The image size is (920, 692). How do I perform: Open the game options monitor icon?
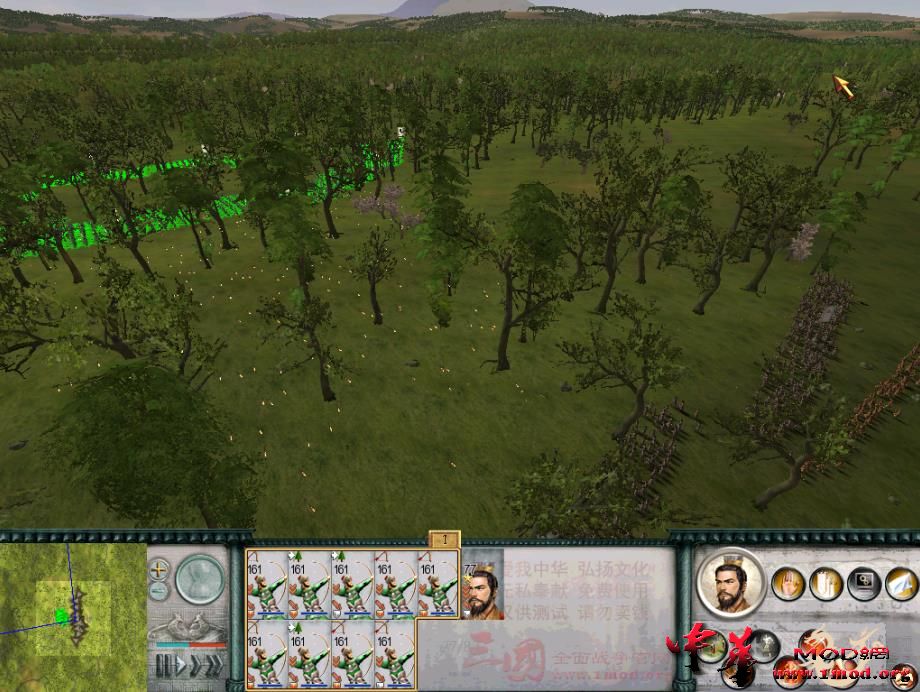coord(863,583)
